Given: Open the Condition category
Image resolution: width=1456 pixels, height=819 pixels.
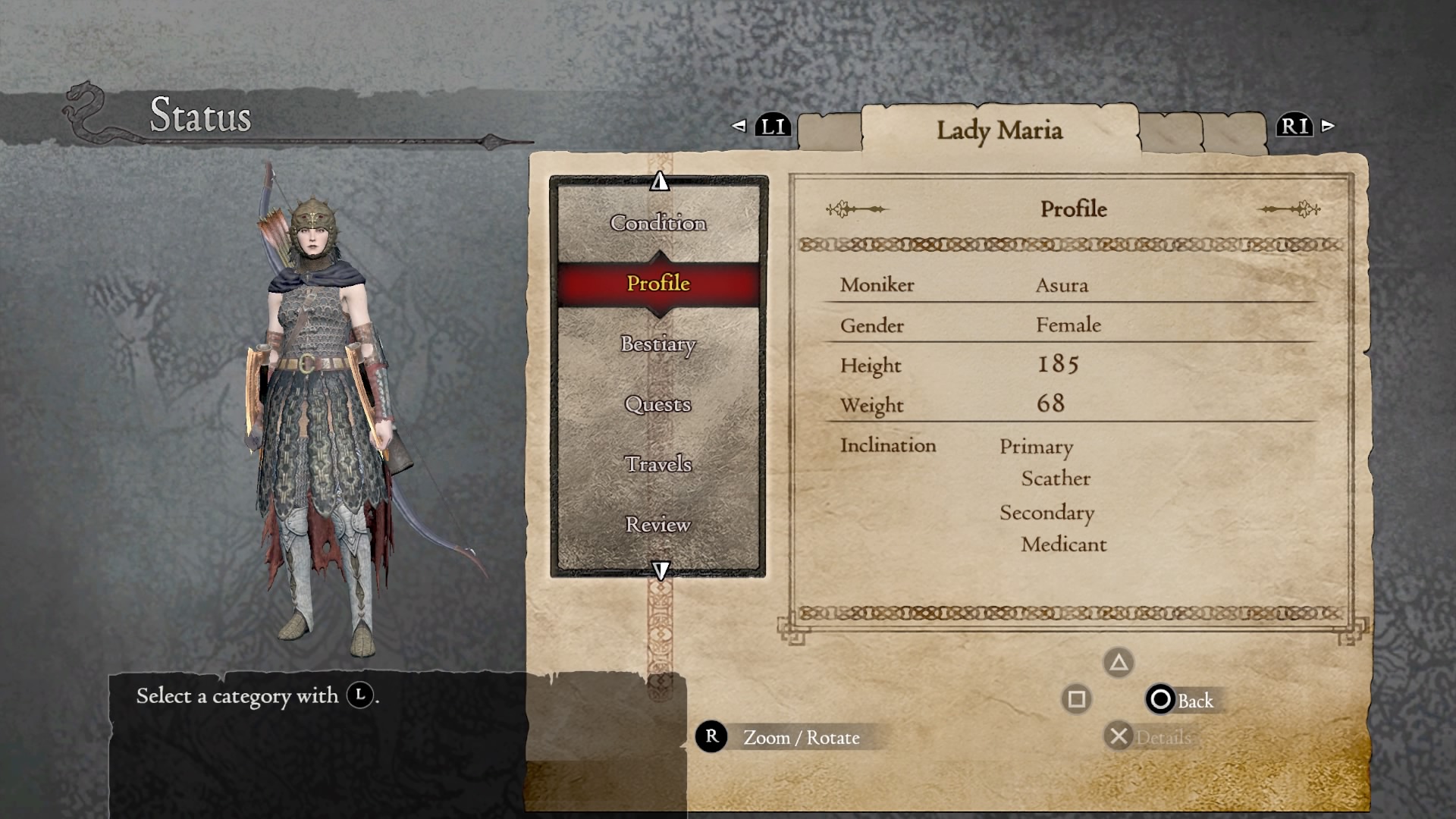Looking at the screenshot, I should [657, 223].
